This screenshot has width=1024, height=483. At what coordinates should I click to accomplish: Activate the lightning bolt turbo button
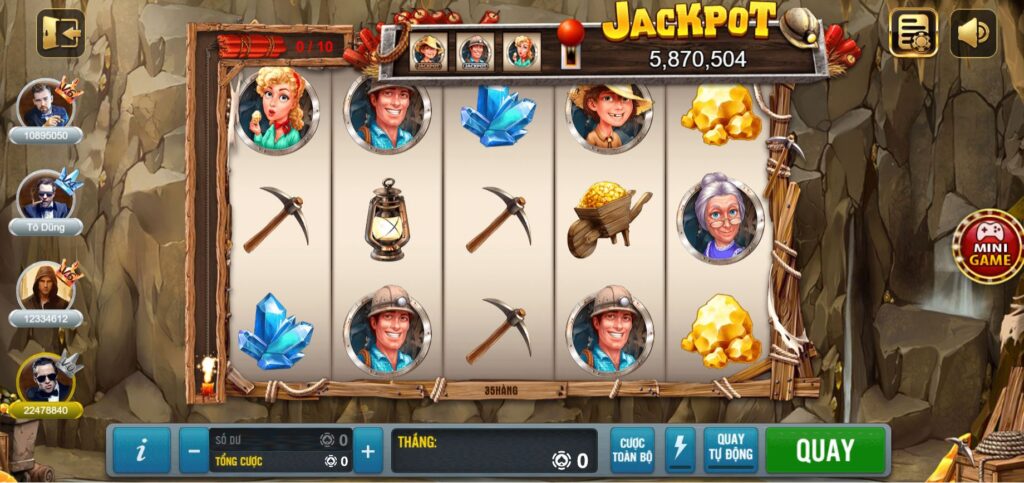(680, 450)
